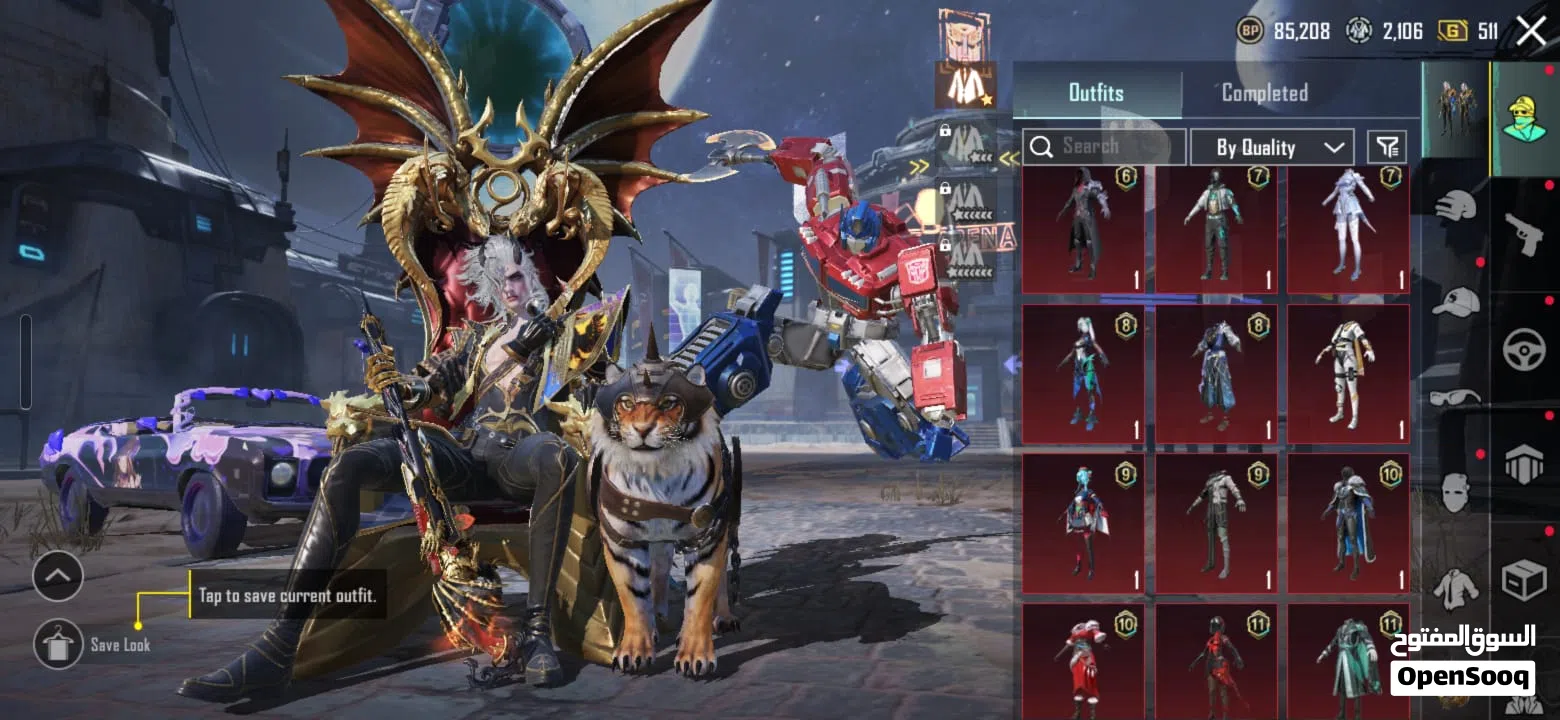This screenshot has width=1560, height=720.
Task: Expand the up-arrow circle button
Action: 58,576
